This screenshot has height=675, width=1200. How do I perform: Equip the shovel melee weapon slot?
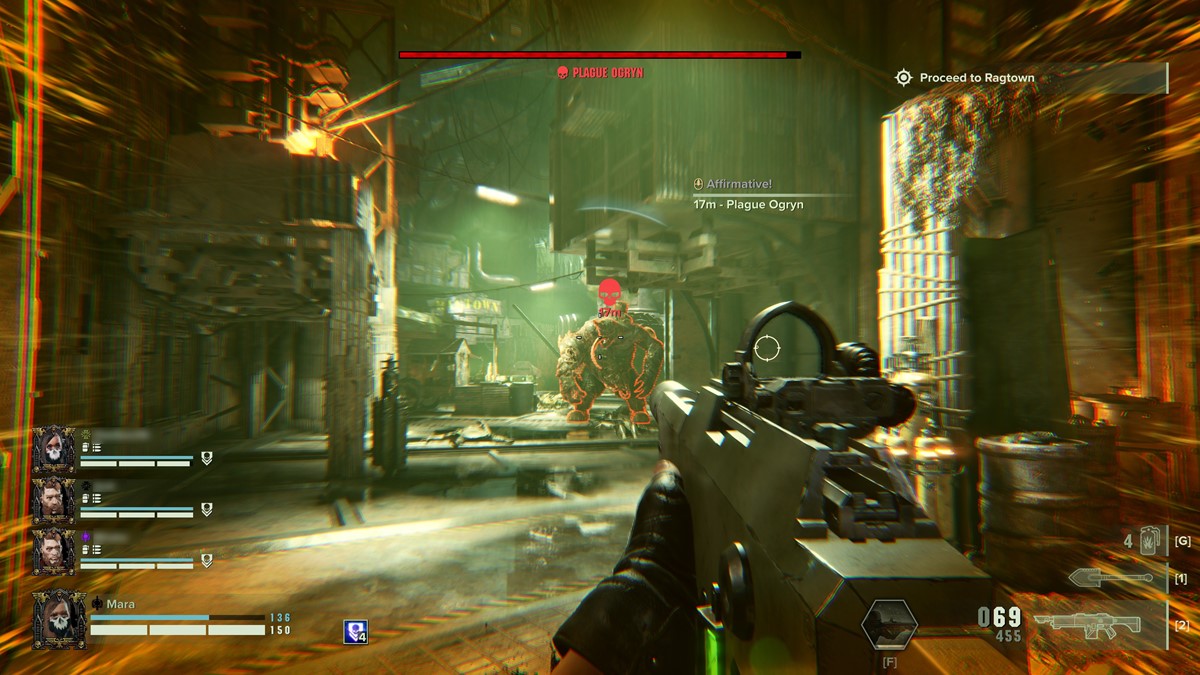coord(1110,579)
